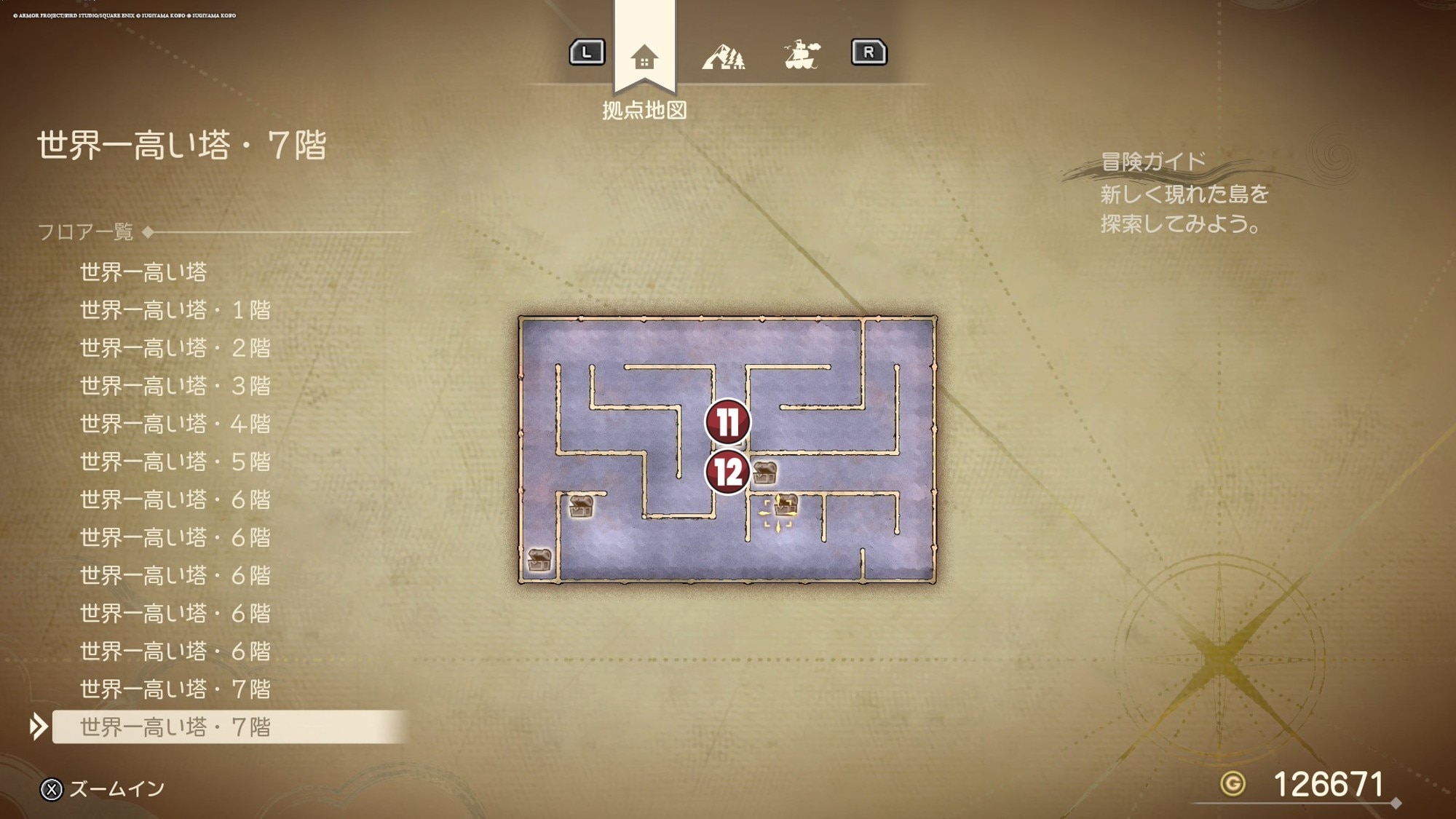Choose 世界一高い塔・1階 in the floor list
This screenshot has height=819, width=1456.
pyautogui.click(x=175, y=310)
